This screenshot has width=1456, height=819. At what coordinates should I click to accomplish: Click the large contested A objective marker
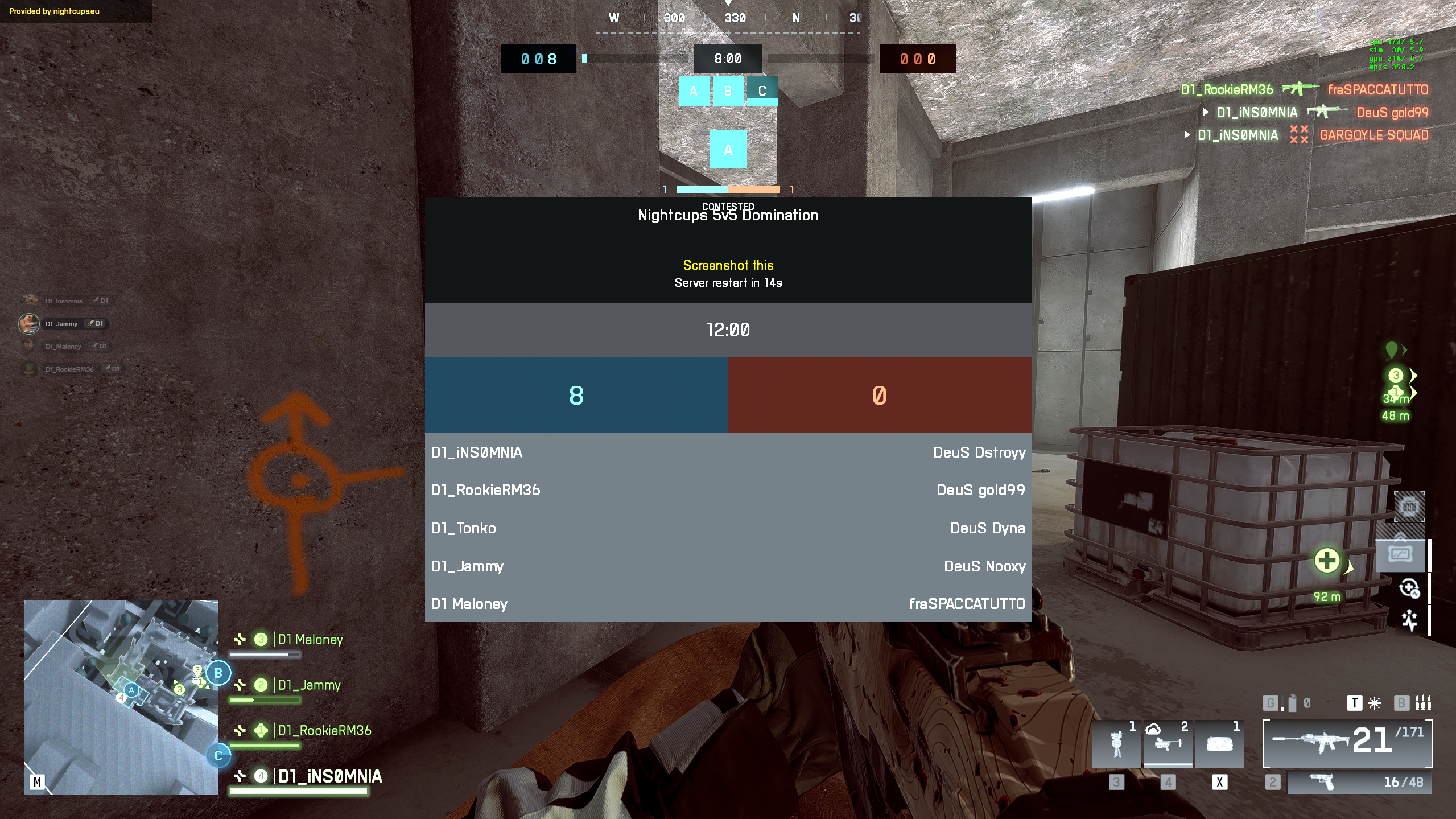[x=728, y=150]
